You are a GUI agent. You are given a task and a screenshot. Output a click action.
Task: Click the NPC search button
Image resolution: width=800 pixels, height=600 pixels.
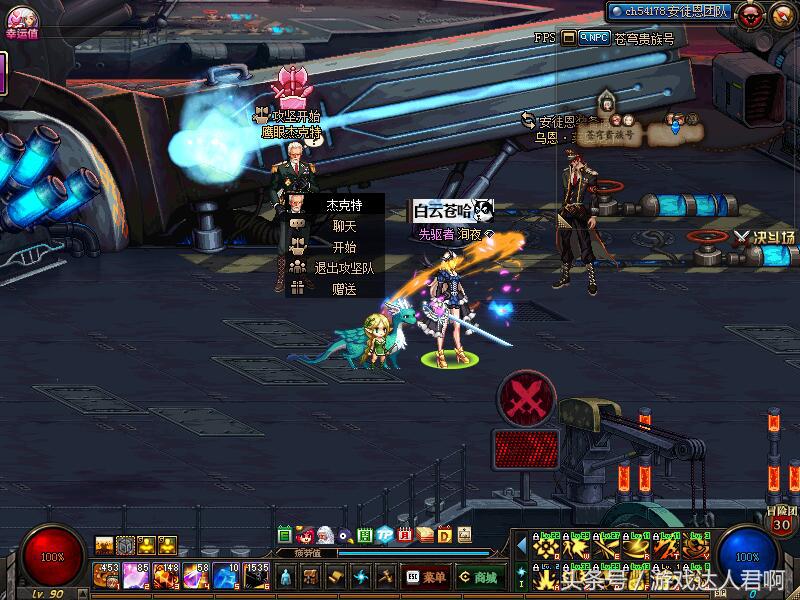tap(595, 38)
